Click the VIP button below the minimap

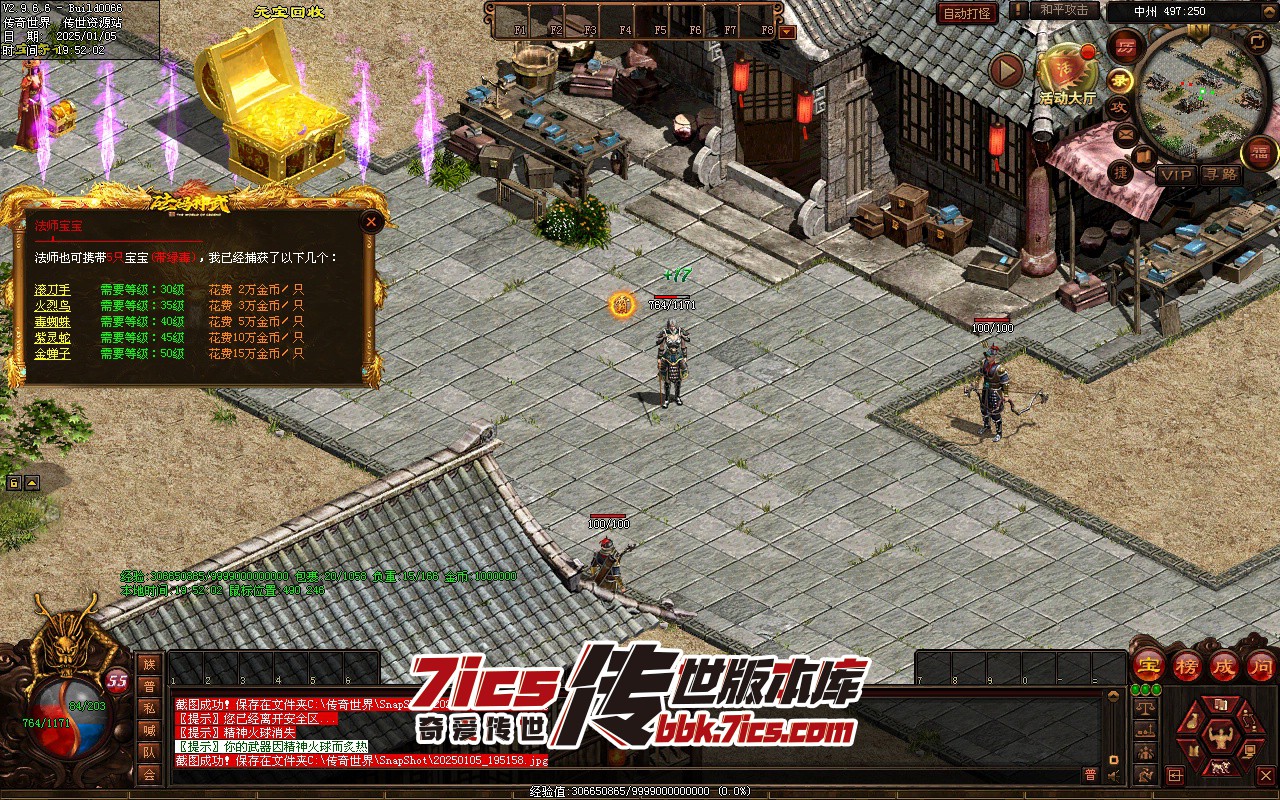click(1176, 174)
